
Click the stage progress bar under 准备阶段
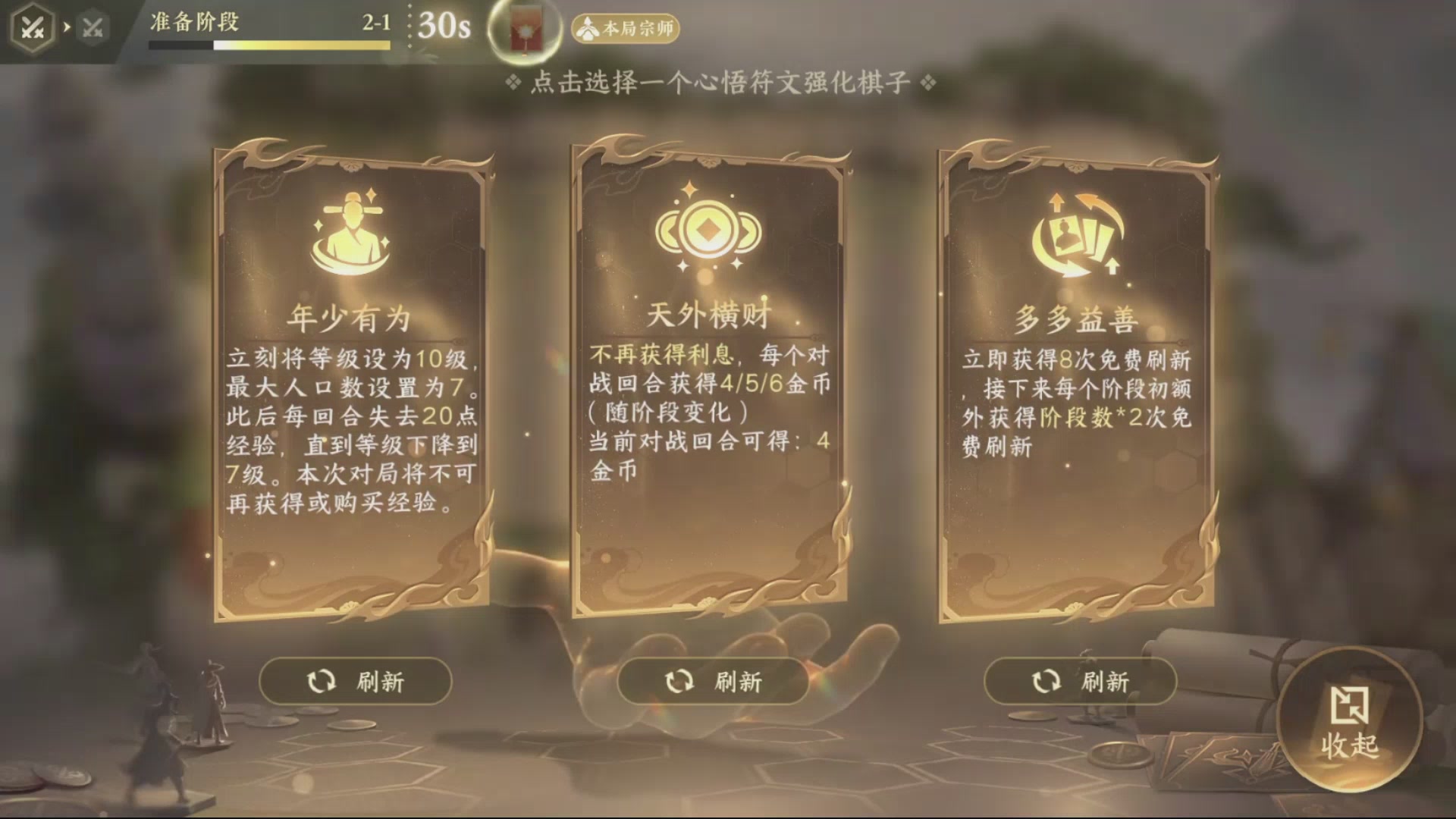269,45
